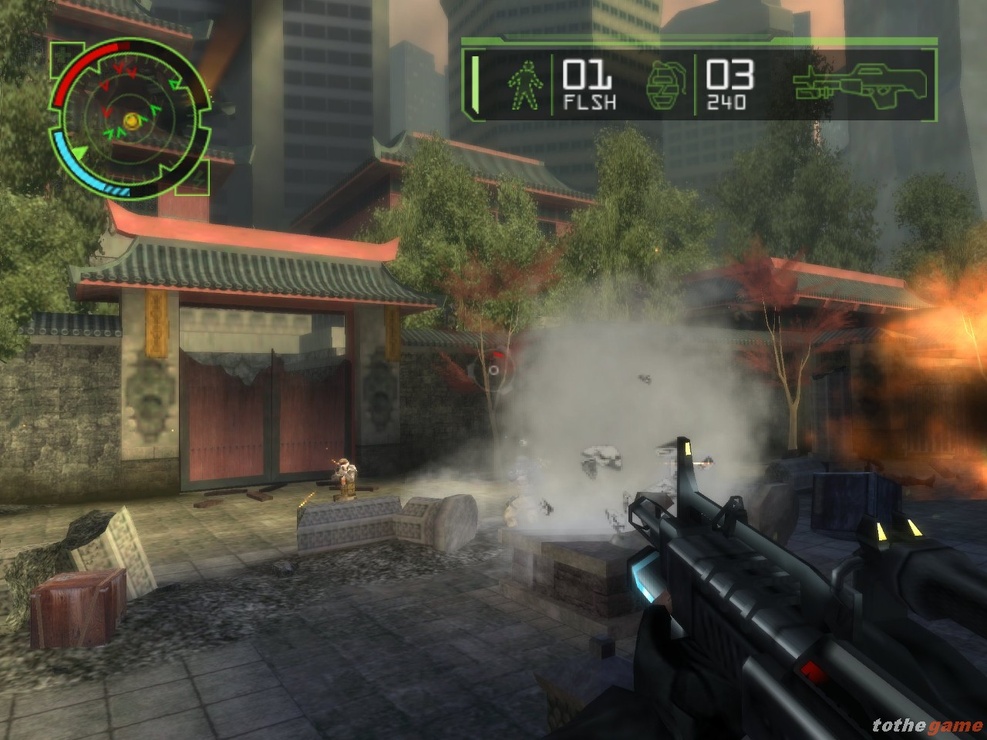Viewport: 987px width, 740px height.
Task: Select the green soldier stance icon
Action: (x=526, y=85)
